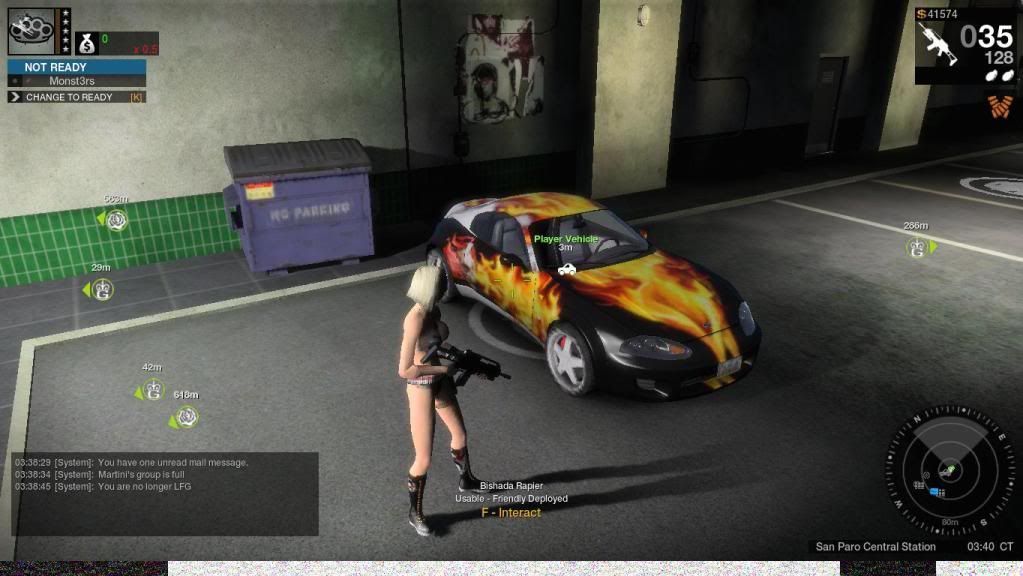Click the Not Ready status bar
Viewport: 1023px width, 576px height.
tap(77, 67)
